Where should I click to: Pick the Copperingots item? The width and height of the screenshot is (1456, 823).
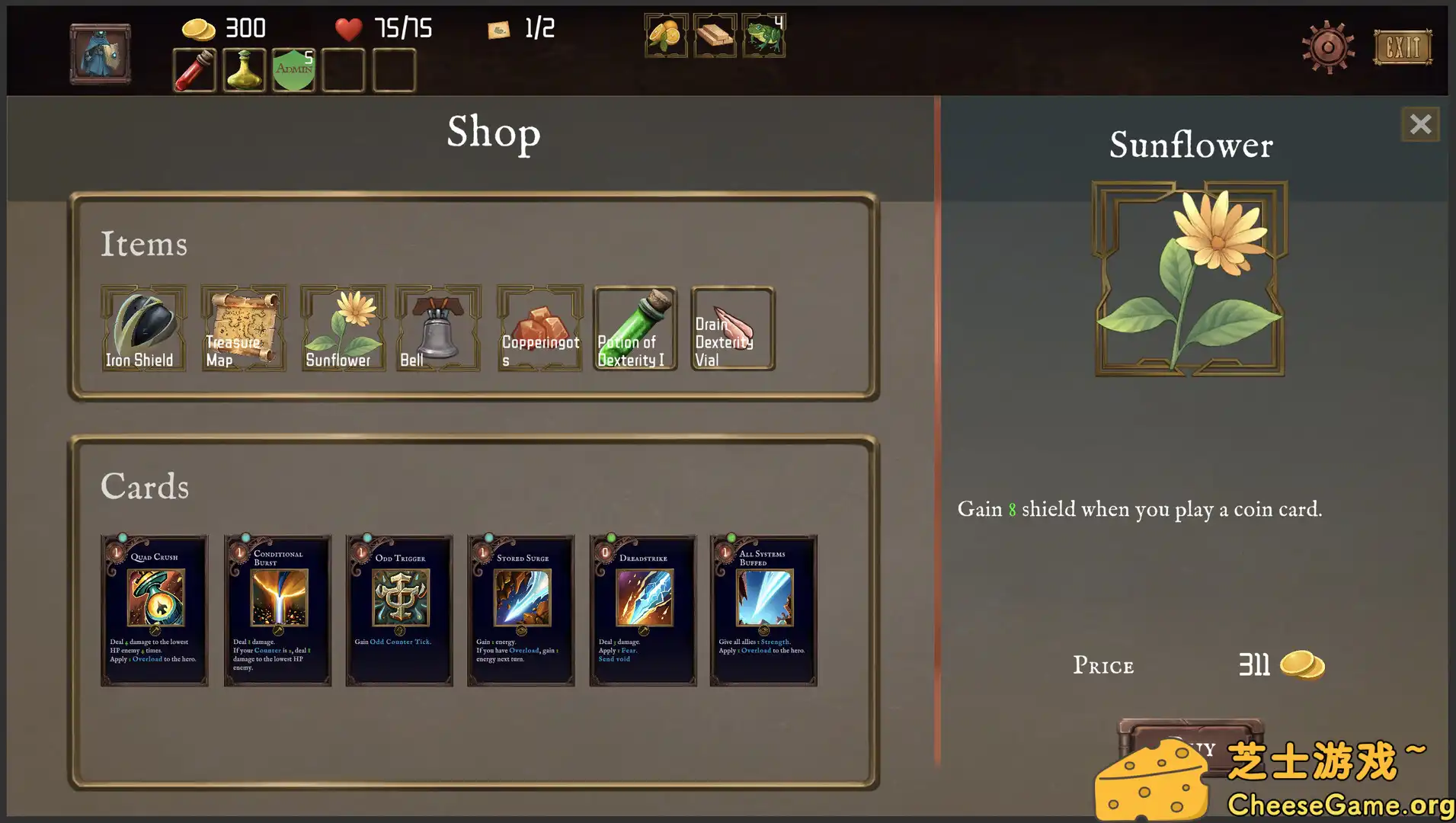coord(539,329)
